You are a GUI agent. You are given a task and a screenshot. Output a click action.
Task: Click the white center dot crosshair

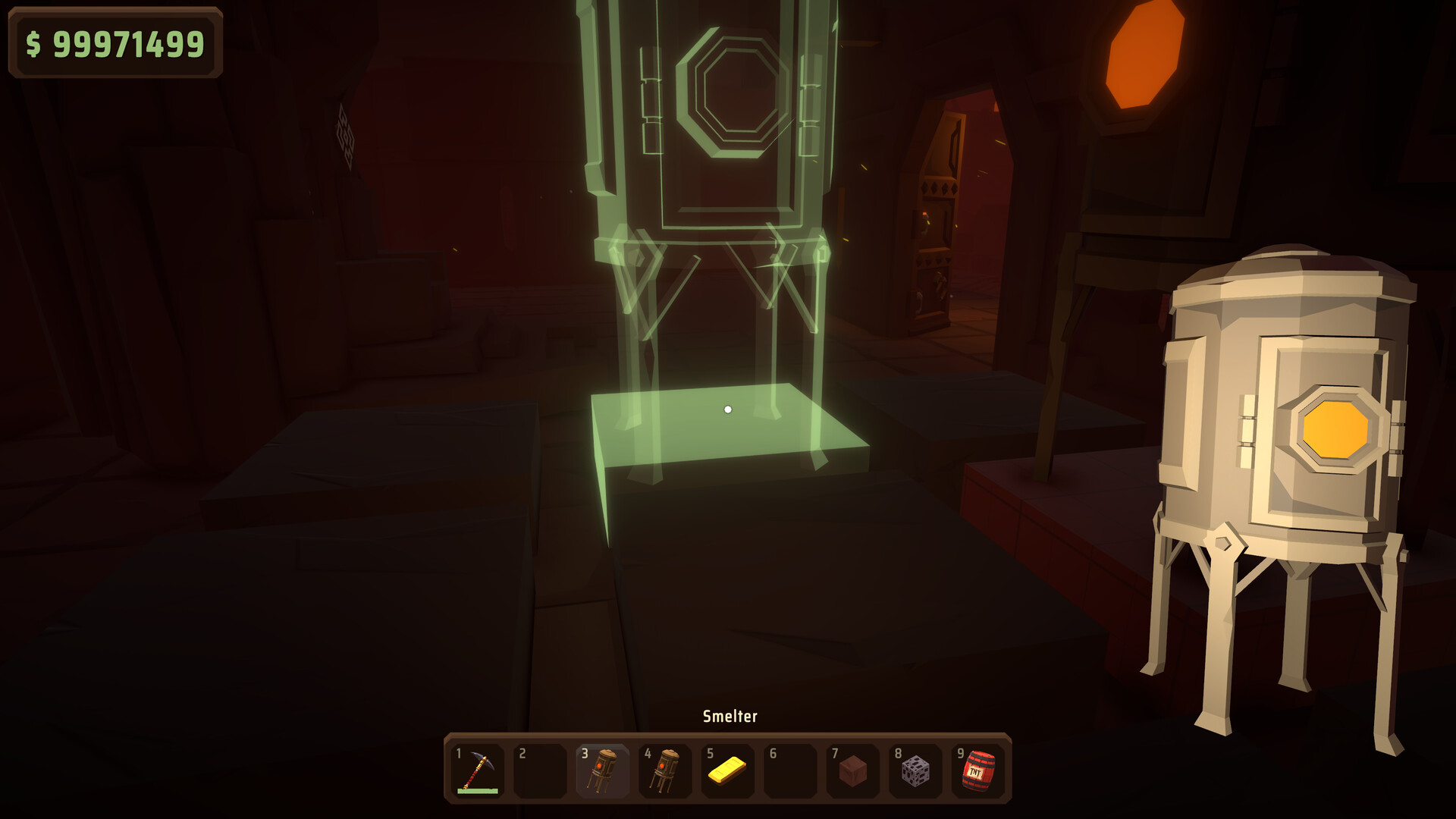(728, 409)
